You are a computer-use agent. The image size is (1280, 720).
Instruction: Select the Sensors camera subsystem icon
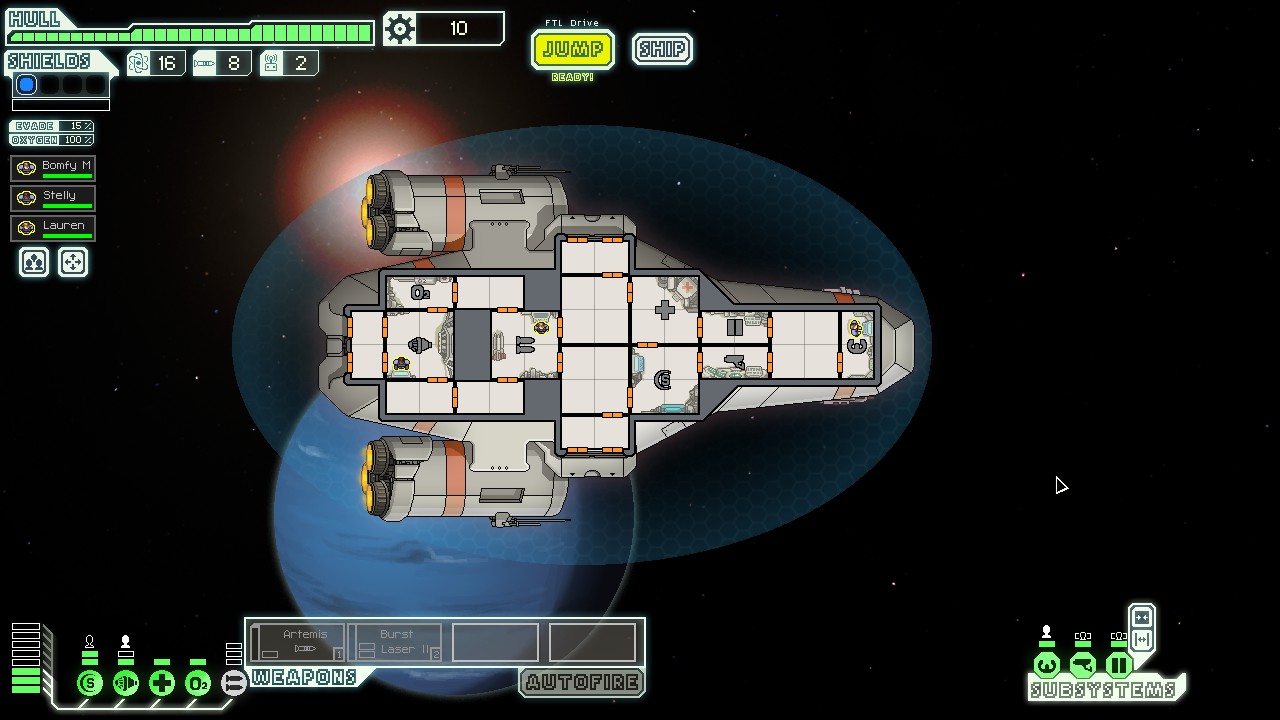(x=1083, y=665)
